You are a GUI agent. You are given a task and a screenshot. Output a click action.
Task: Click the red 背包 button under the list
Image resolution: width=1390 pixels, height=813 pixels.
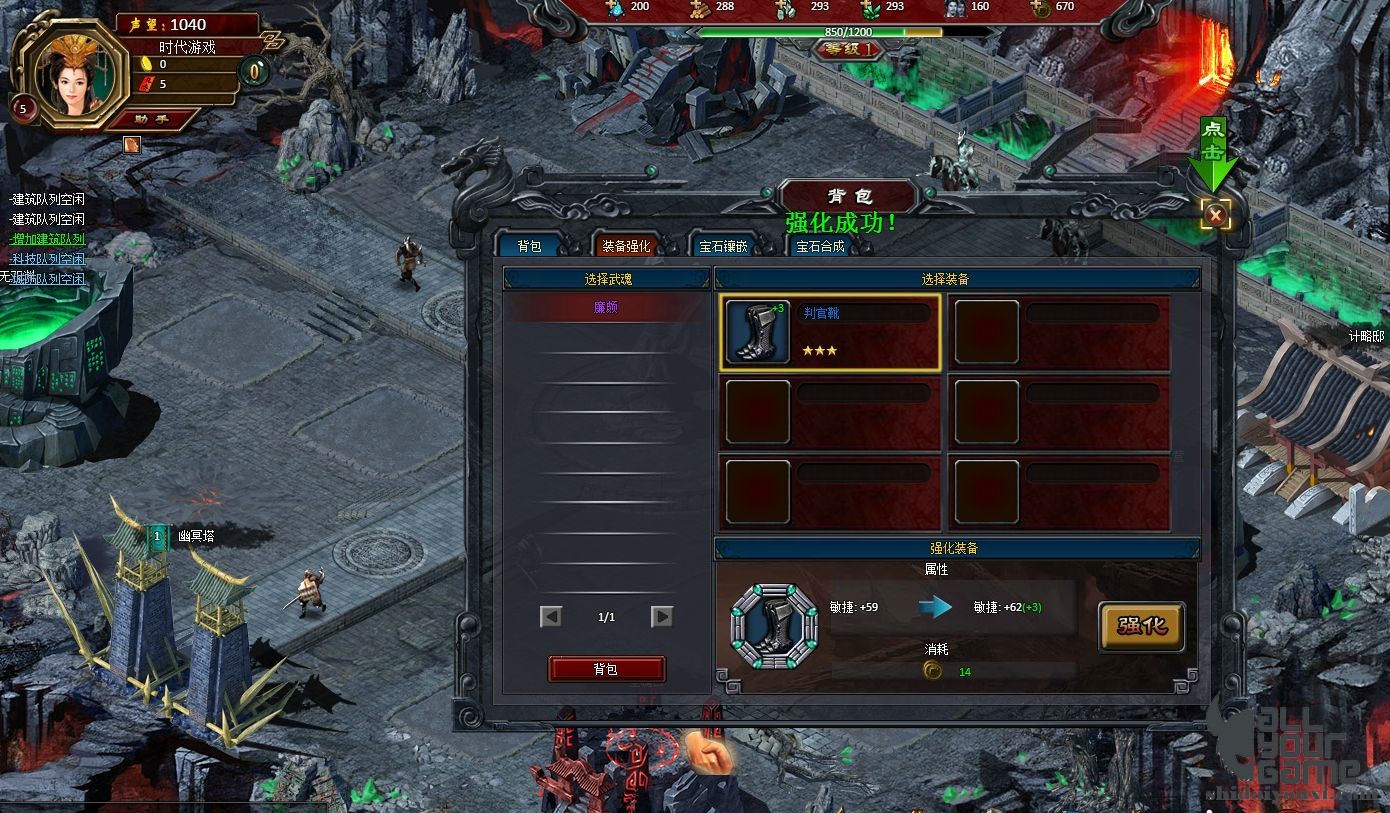(x=606, y=669)
